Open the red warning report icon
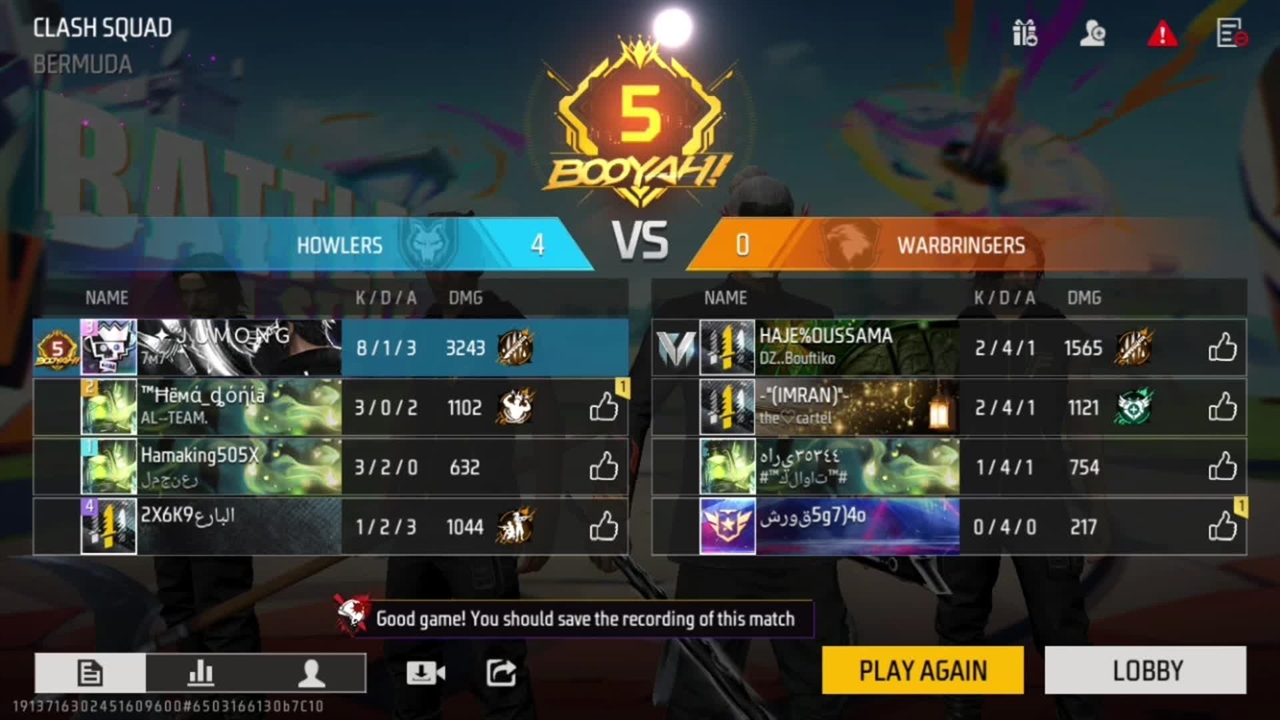This screenshot has width=1280, height=720. pos(1161,34)
